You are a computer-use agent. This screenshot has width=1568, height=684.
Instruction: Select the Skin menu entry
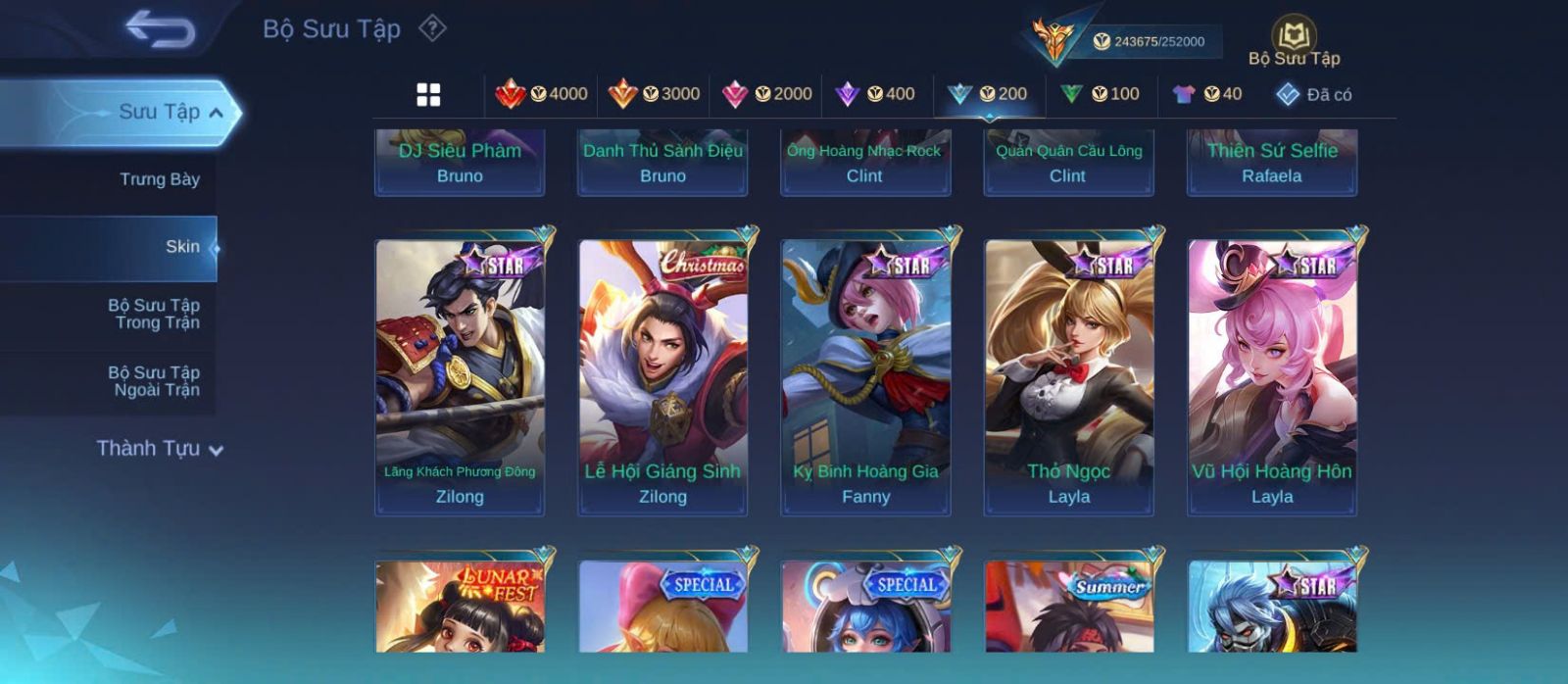181,247
